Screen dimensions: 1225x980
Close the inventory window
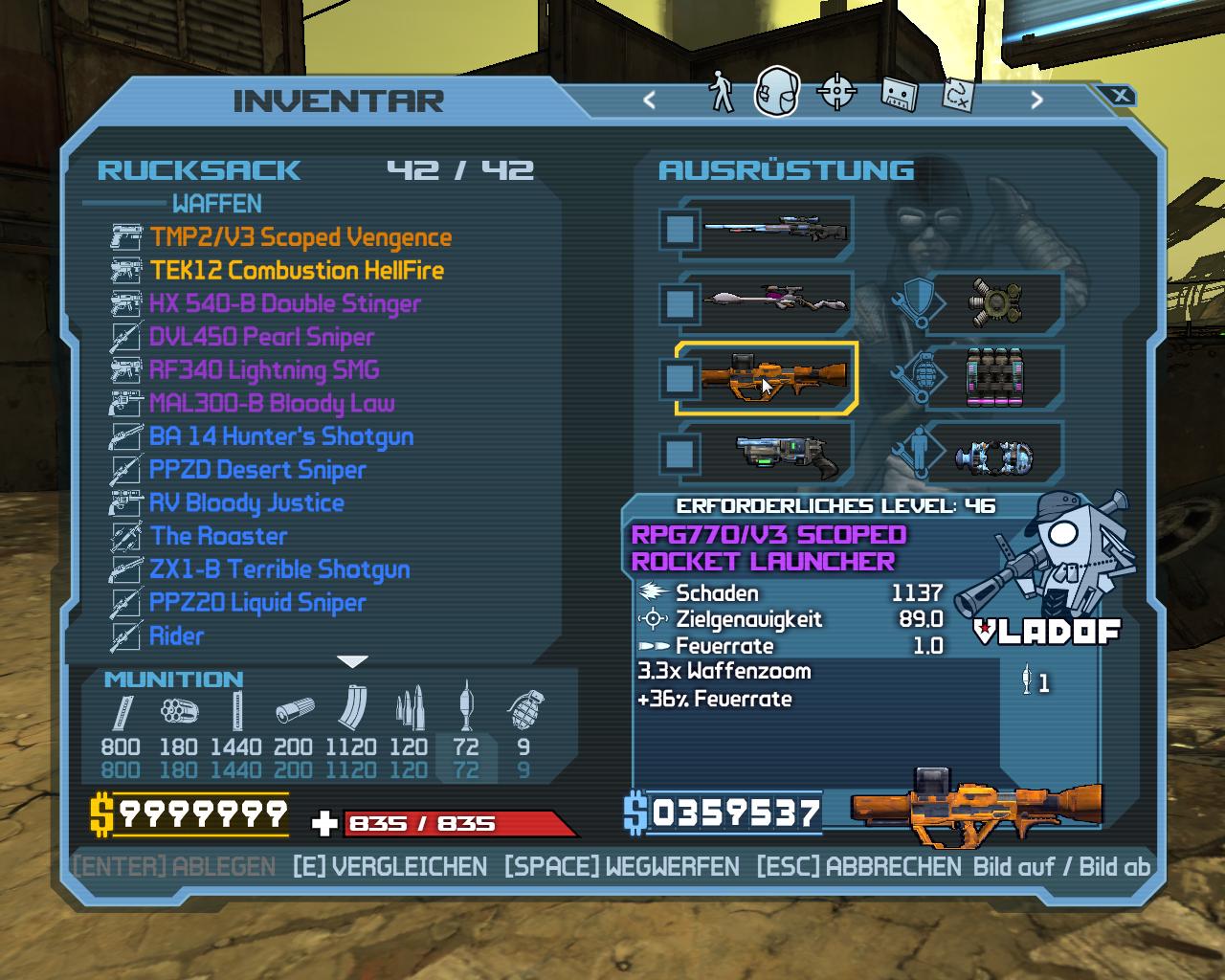click(1120, 96)
